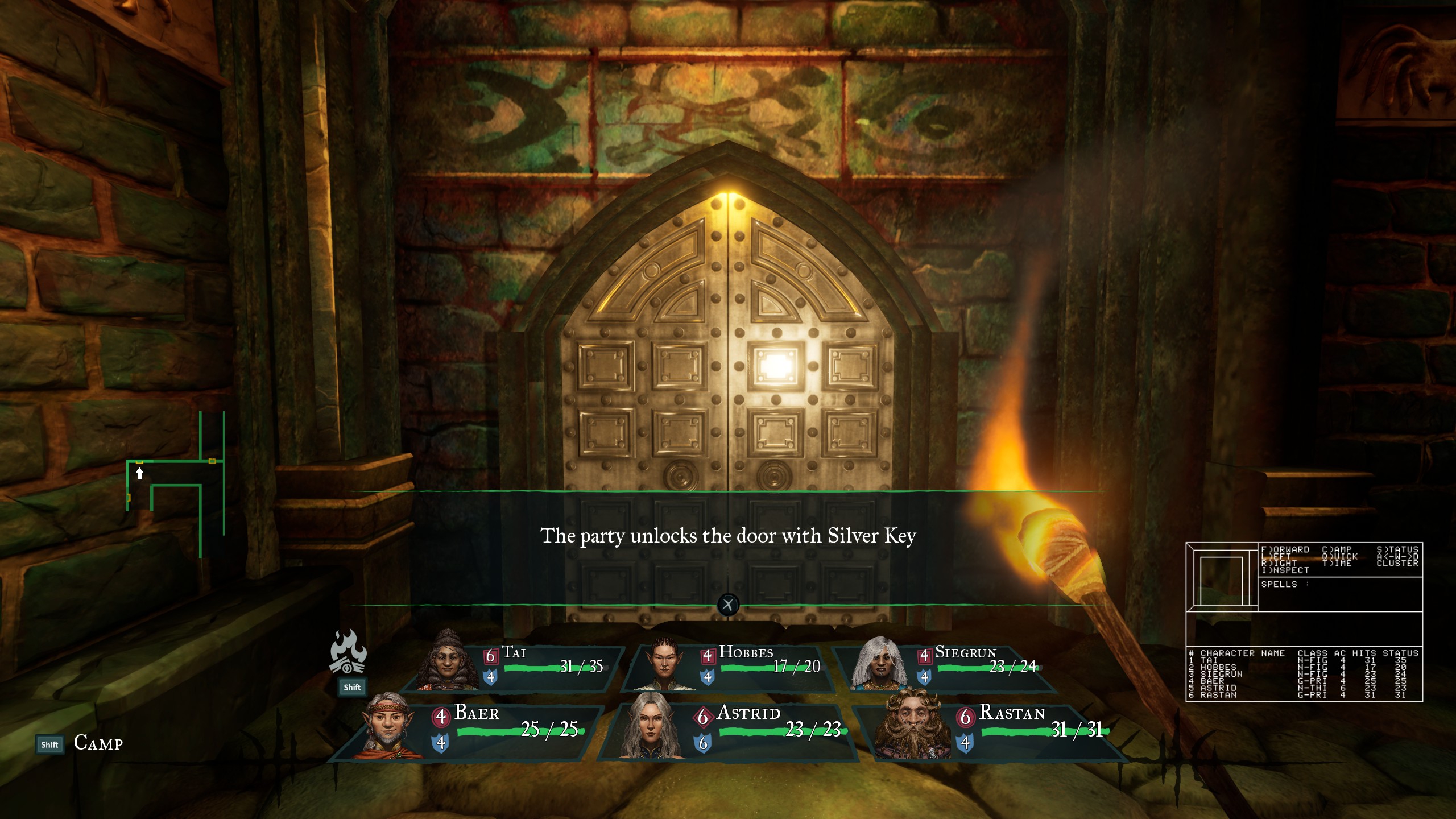
Task: Click the retro wireframe dungeon view
Action: coord(1222,577)
